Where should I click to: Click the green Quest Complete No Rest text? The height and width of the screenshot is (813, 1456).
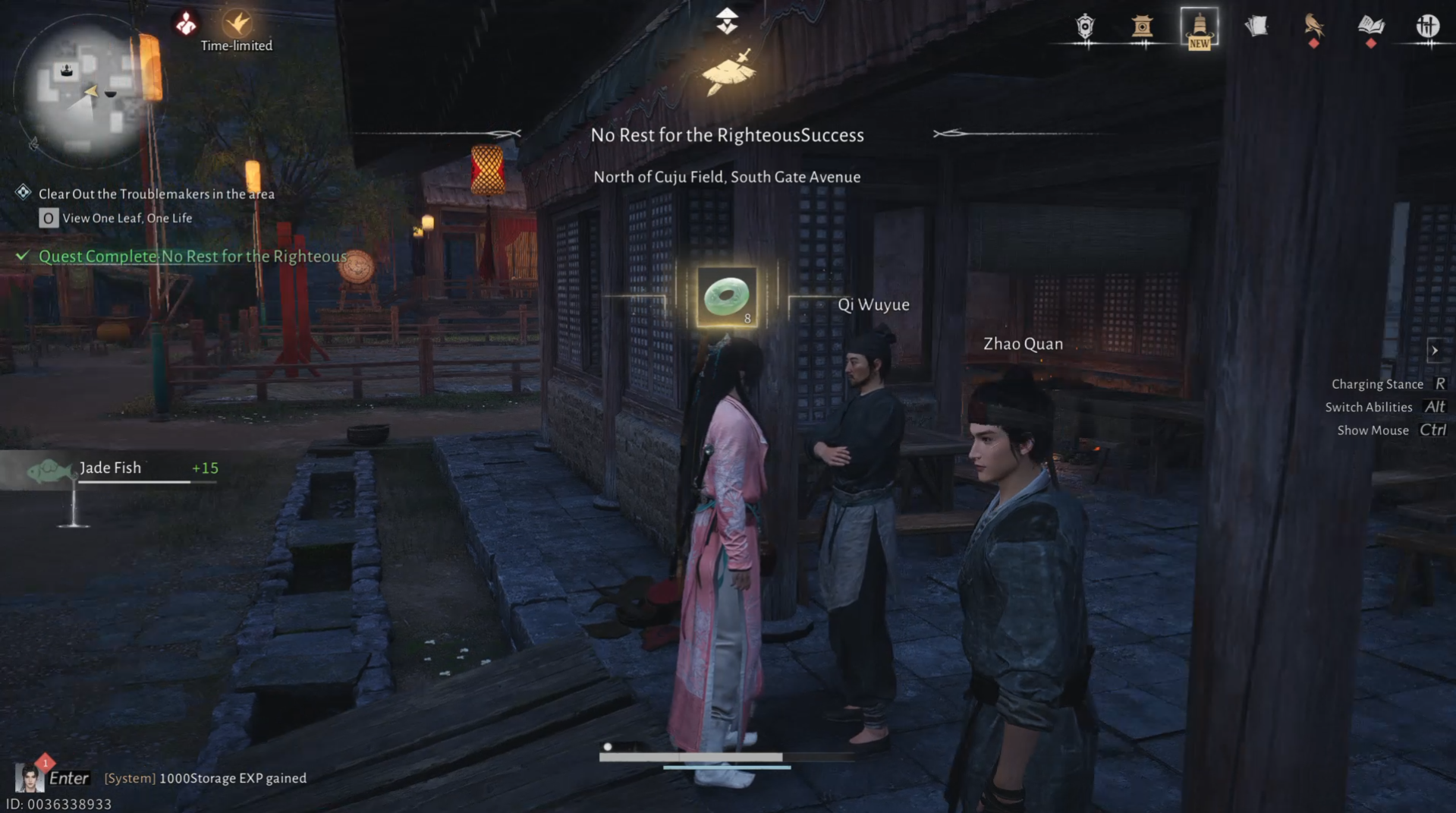tap(190, 256)
